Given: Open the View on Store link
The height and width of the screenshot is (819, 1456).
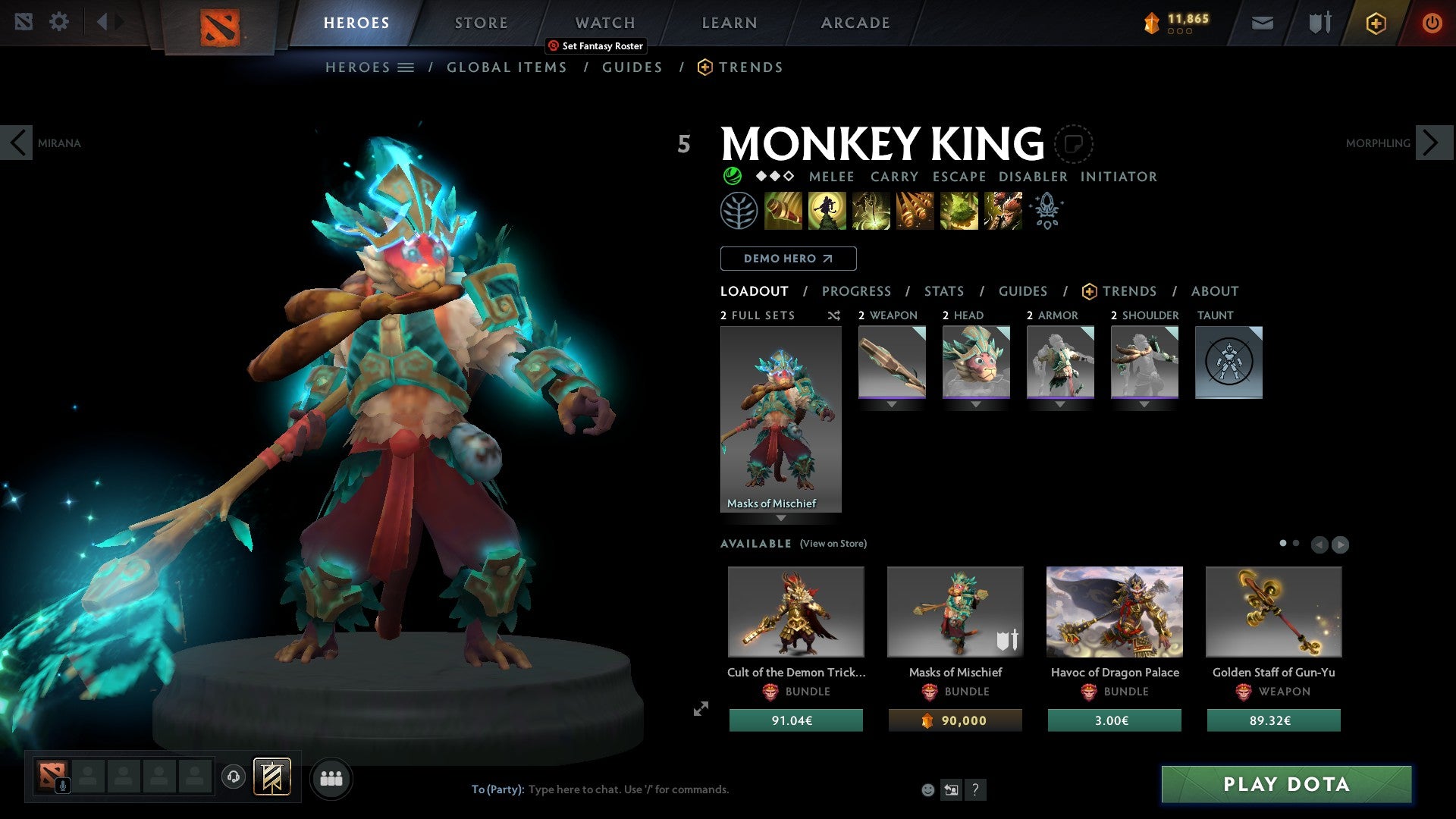Looking at the screenshot, I should 832,544.
